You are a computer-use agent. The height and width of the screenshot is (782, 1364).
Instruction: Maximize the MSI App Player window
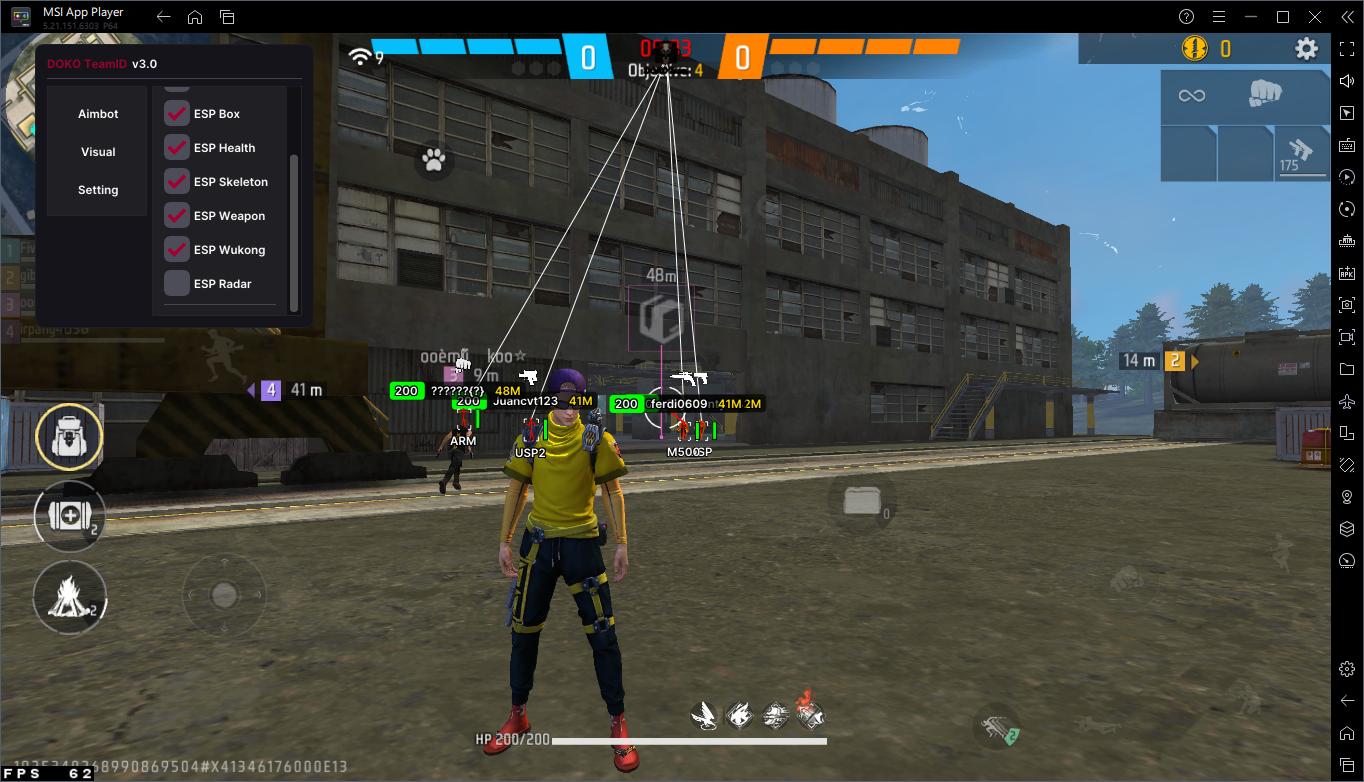pos(1283,17)
